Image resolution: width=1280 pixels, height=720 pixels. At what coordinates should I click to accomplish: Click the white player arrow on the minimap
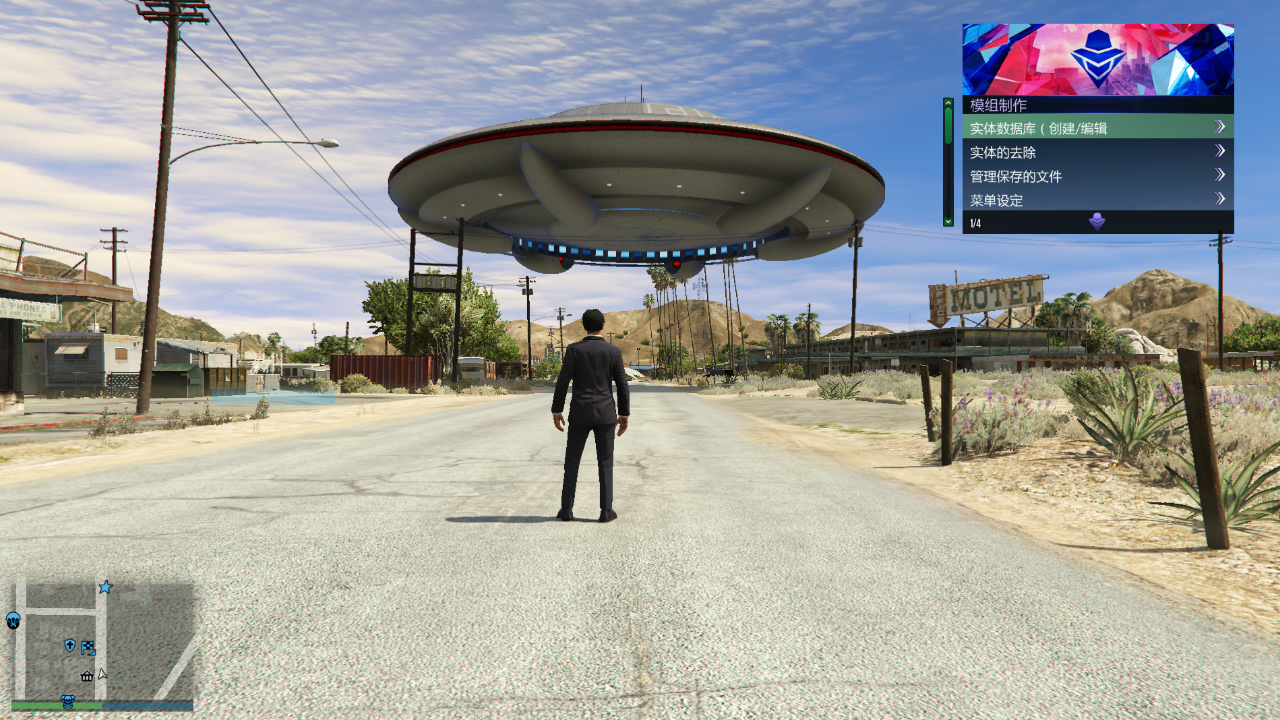coord(101,674)
